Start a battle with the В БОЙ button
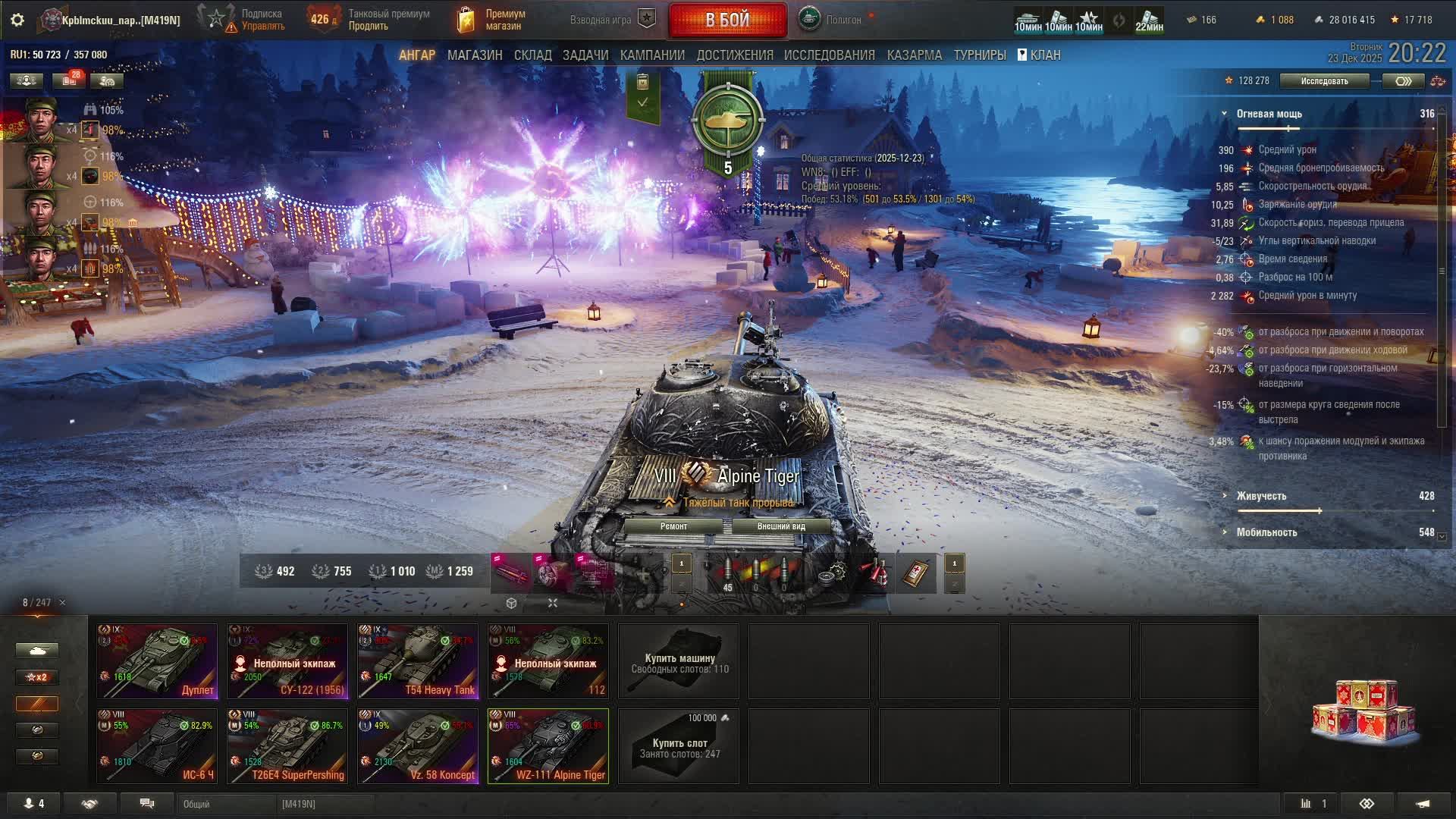This screenshot has height=819, width=1456. (x=727, y=20)
